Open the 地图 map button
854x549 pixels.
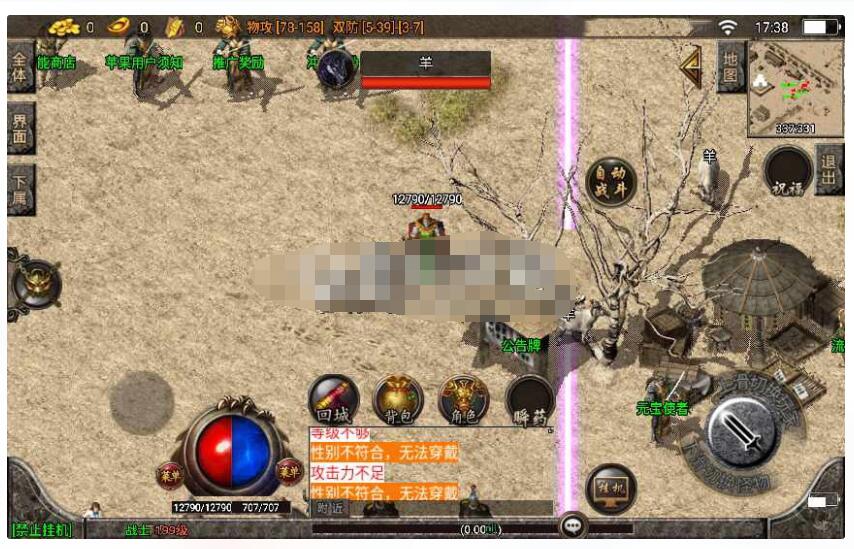click(x=730, y=67)
